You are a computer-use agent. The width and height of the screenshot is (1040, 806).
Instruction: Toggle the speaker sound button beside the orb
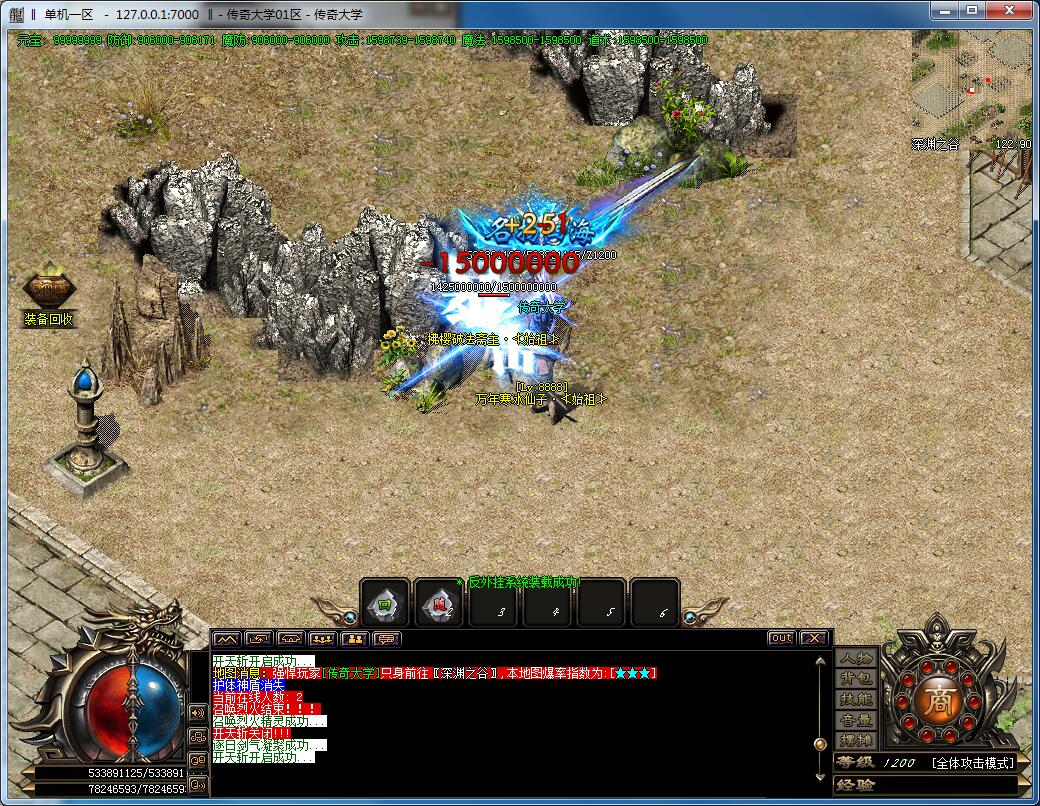[x=197, y=713]
